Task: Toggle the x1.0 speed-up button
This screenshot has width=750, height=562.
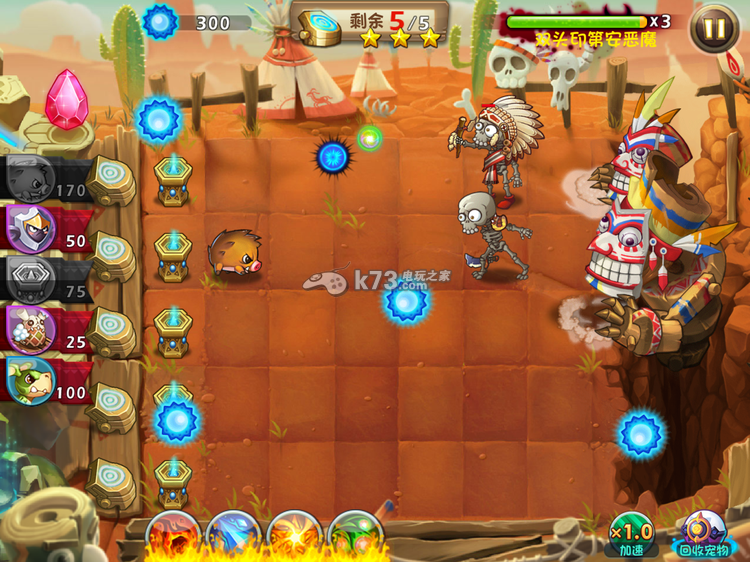Action: (x=631, y=535)
